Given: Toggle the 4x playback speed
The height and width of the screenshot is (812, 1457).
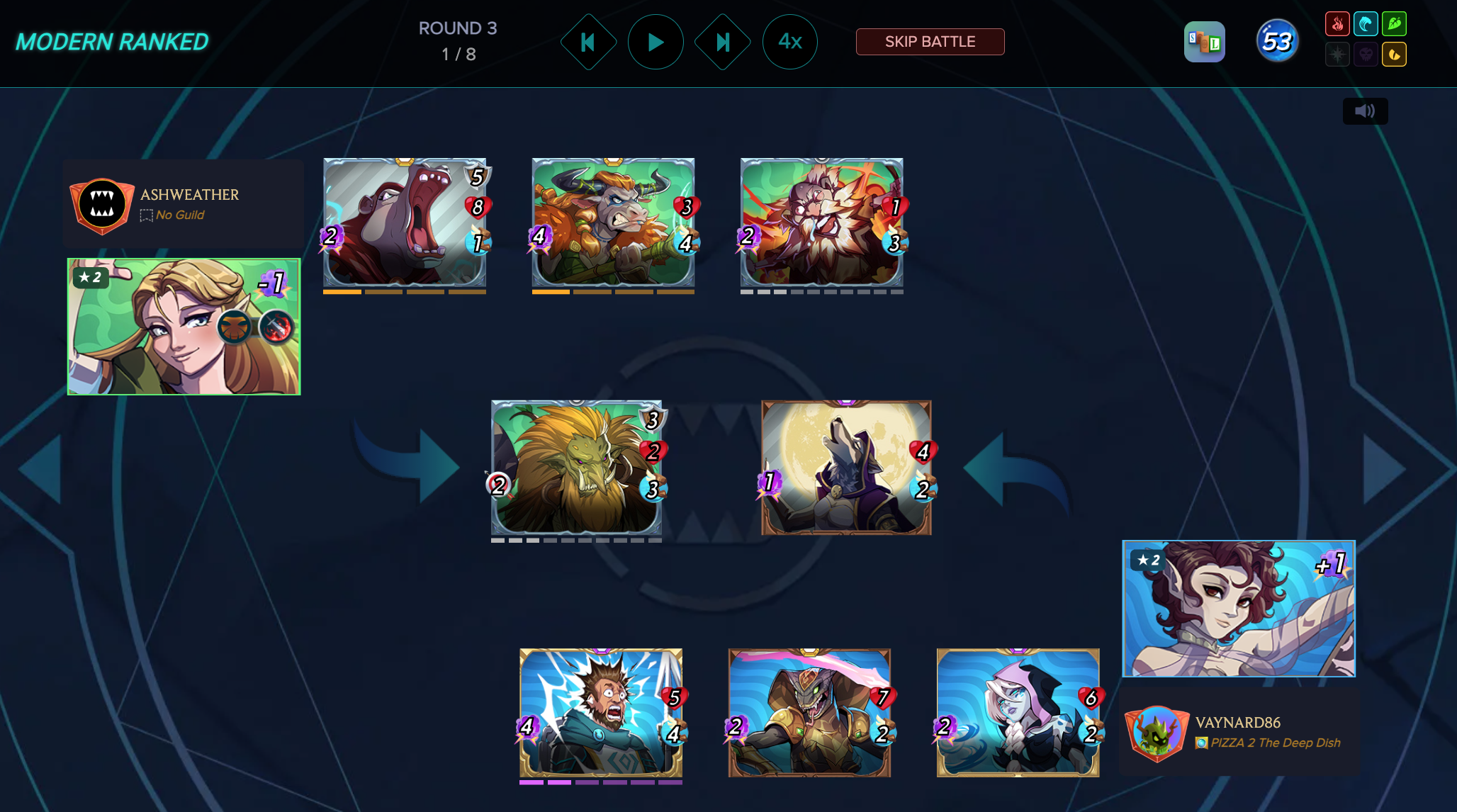Looking at the screenshot, I should click(x=789, y=42).
